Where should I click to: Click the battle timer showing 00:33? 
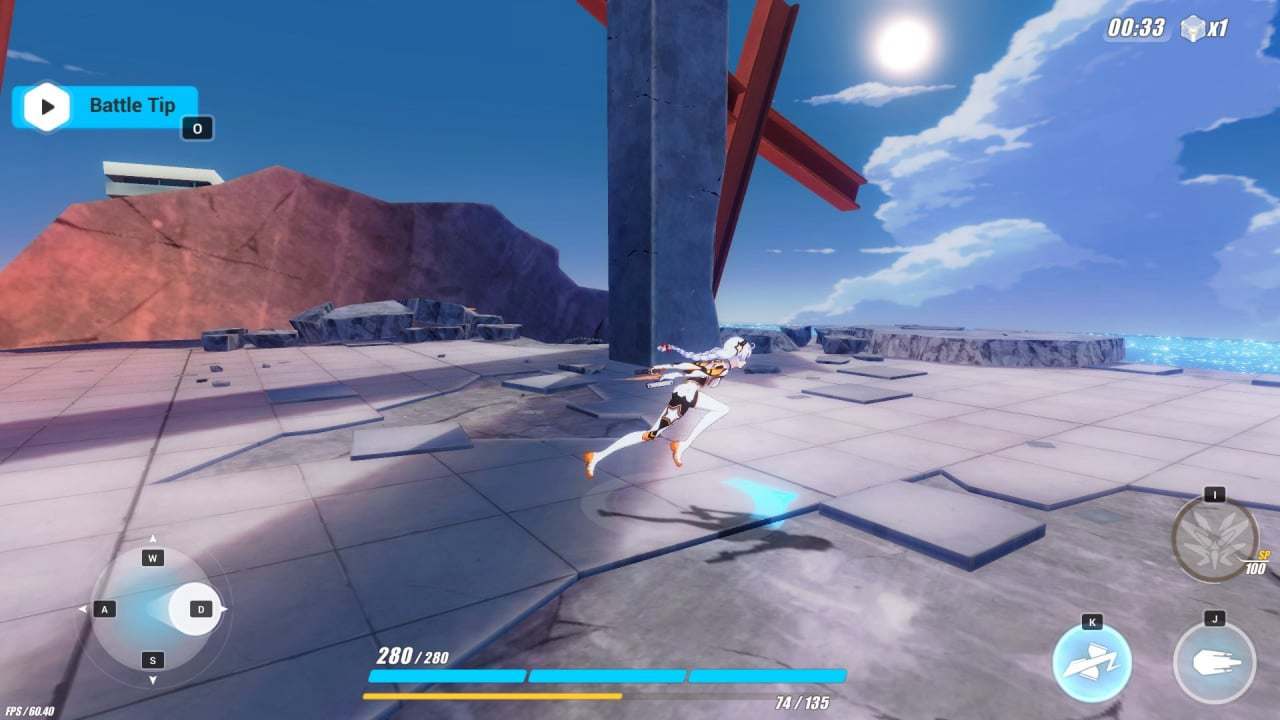tap(1134, 28)
